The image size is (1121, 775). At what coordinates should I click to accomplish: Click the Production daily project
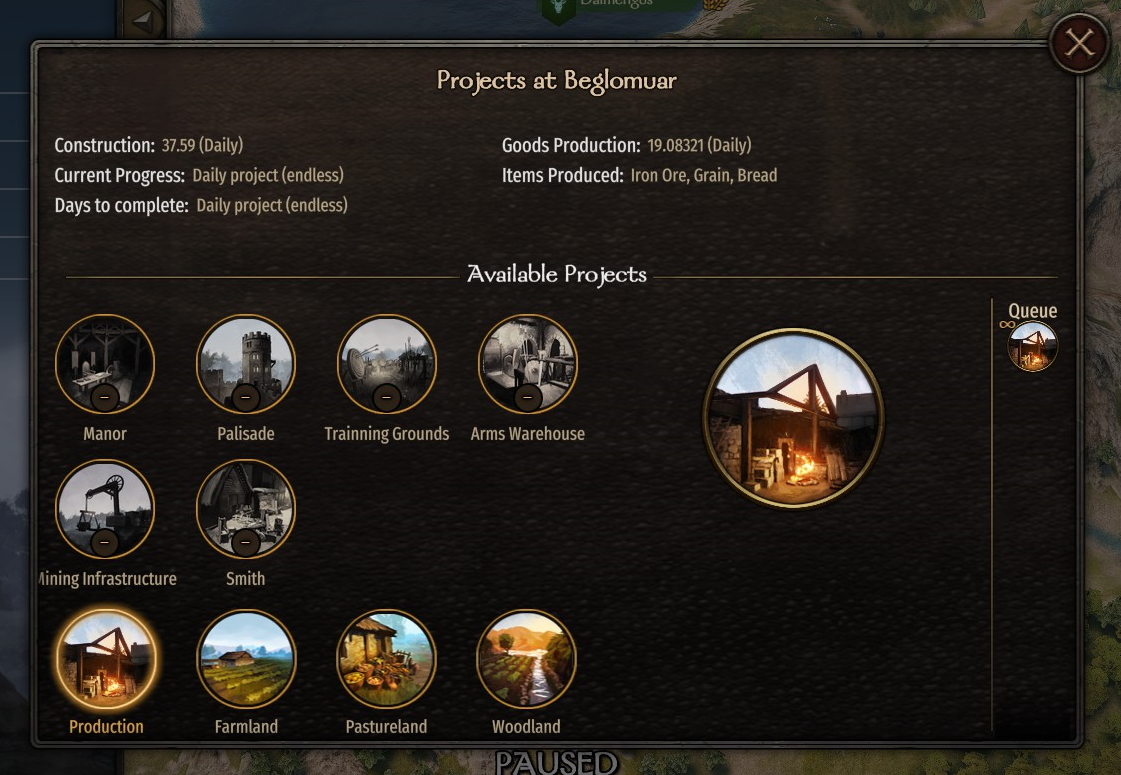coord(106,658)
